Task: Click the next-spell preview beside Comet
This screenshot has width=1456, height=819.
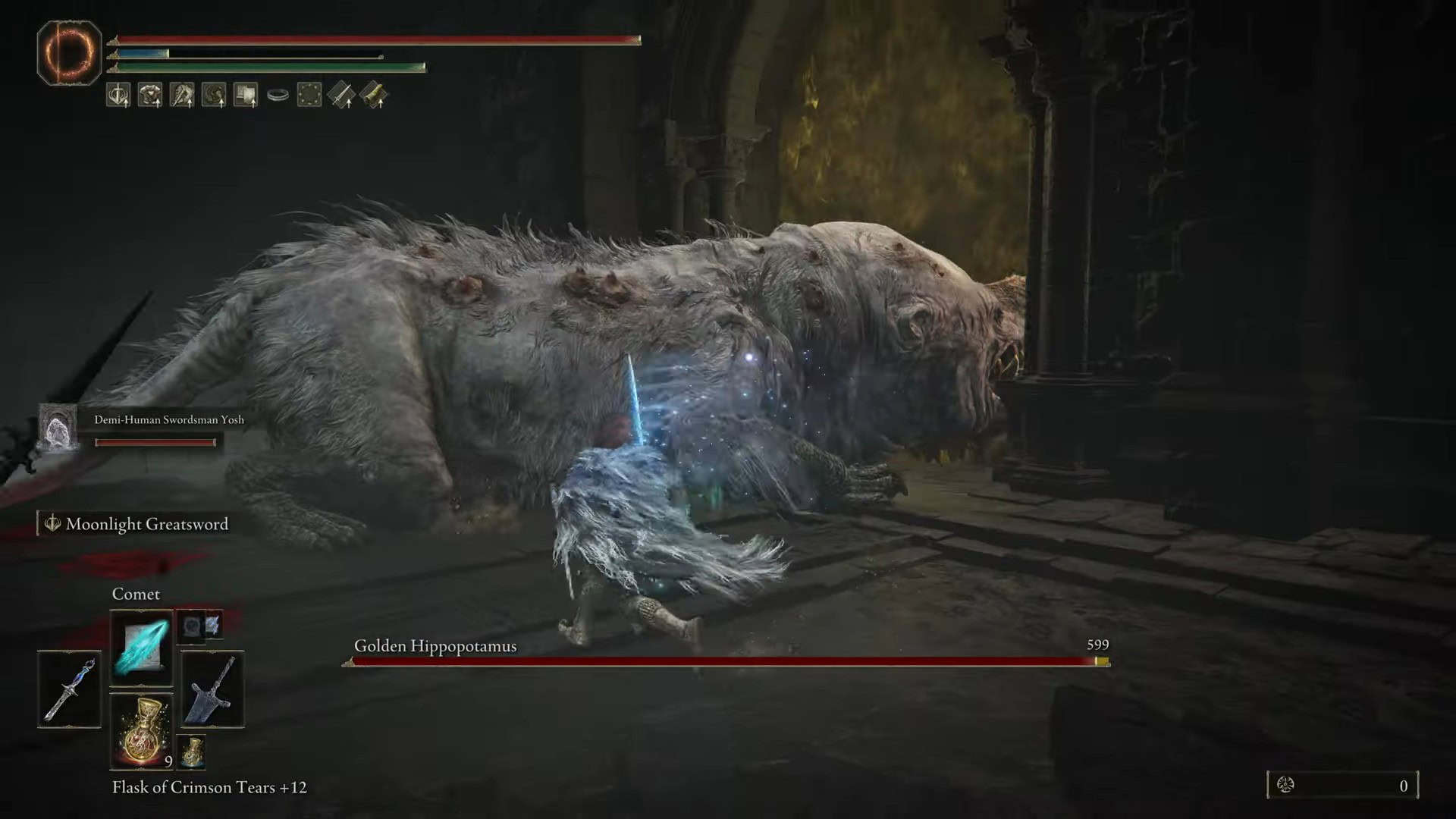Action: [200, 626]
